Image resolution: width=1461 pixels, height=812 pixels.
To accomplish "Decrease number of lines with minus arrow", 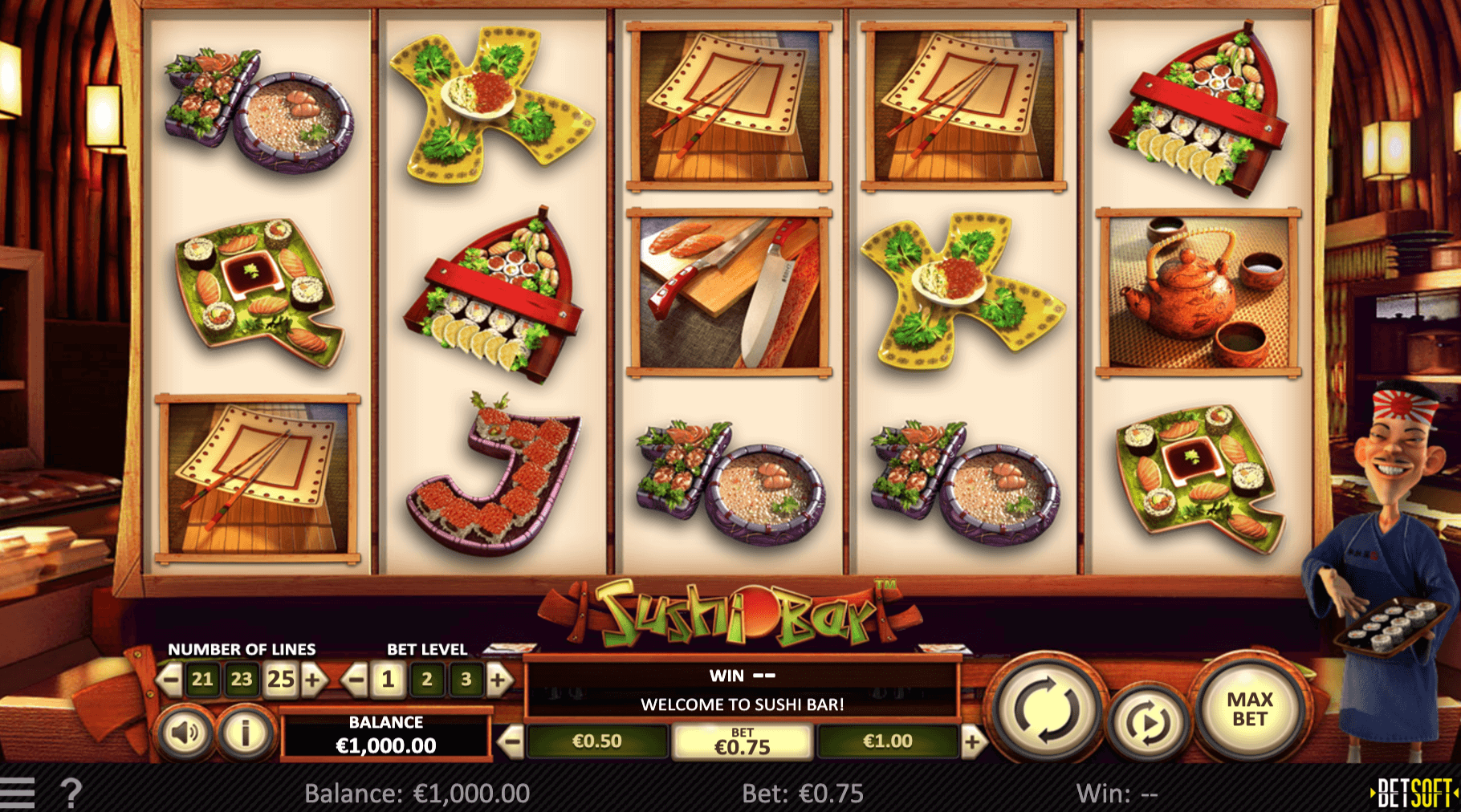I will tap(169, 680).
